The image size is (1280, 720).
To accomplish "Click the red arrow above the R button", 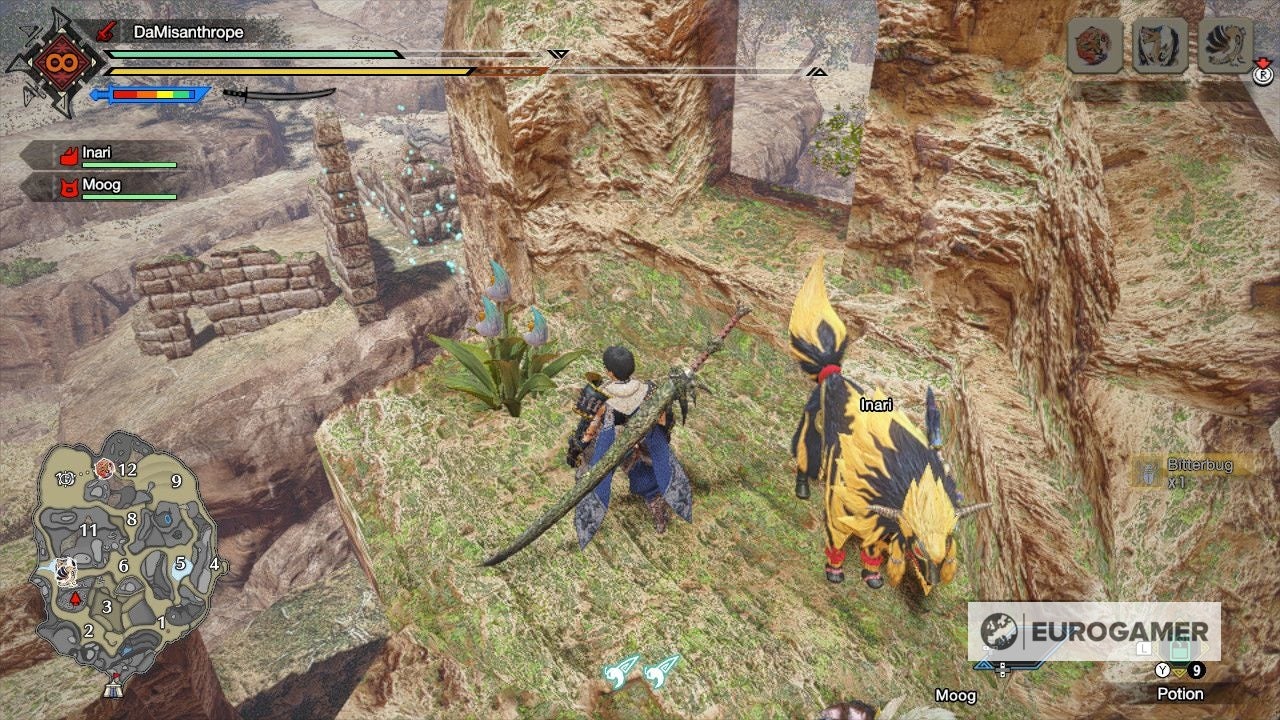I will pos(1262,62).
